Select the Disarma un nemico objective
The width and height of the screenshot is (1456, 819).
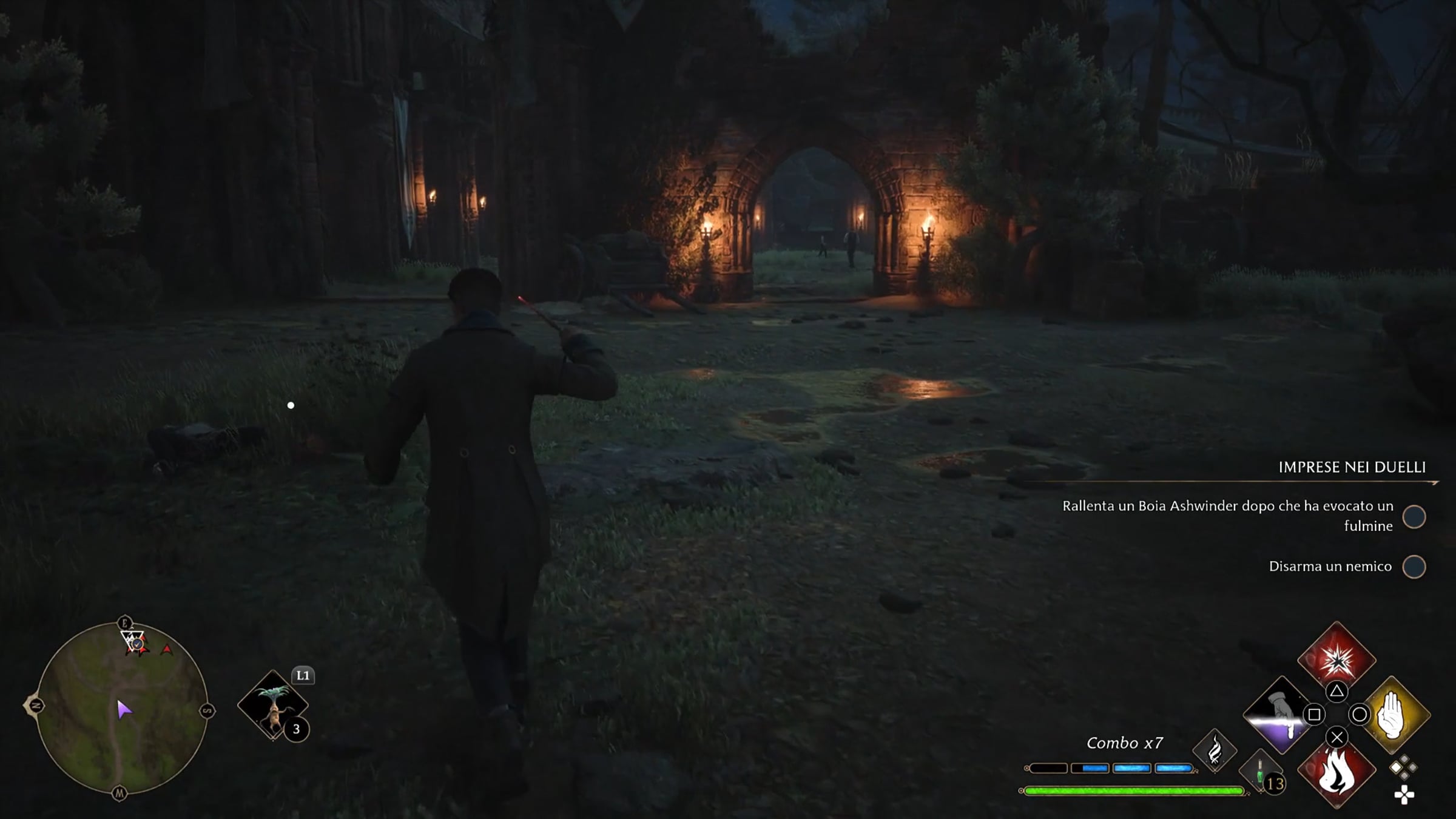1330,566
